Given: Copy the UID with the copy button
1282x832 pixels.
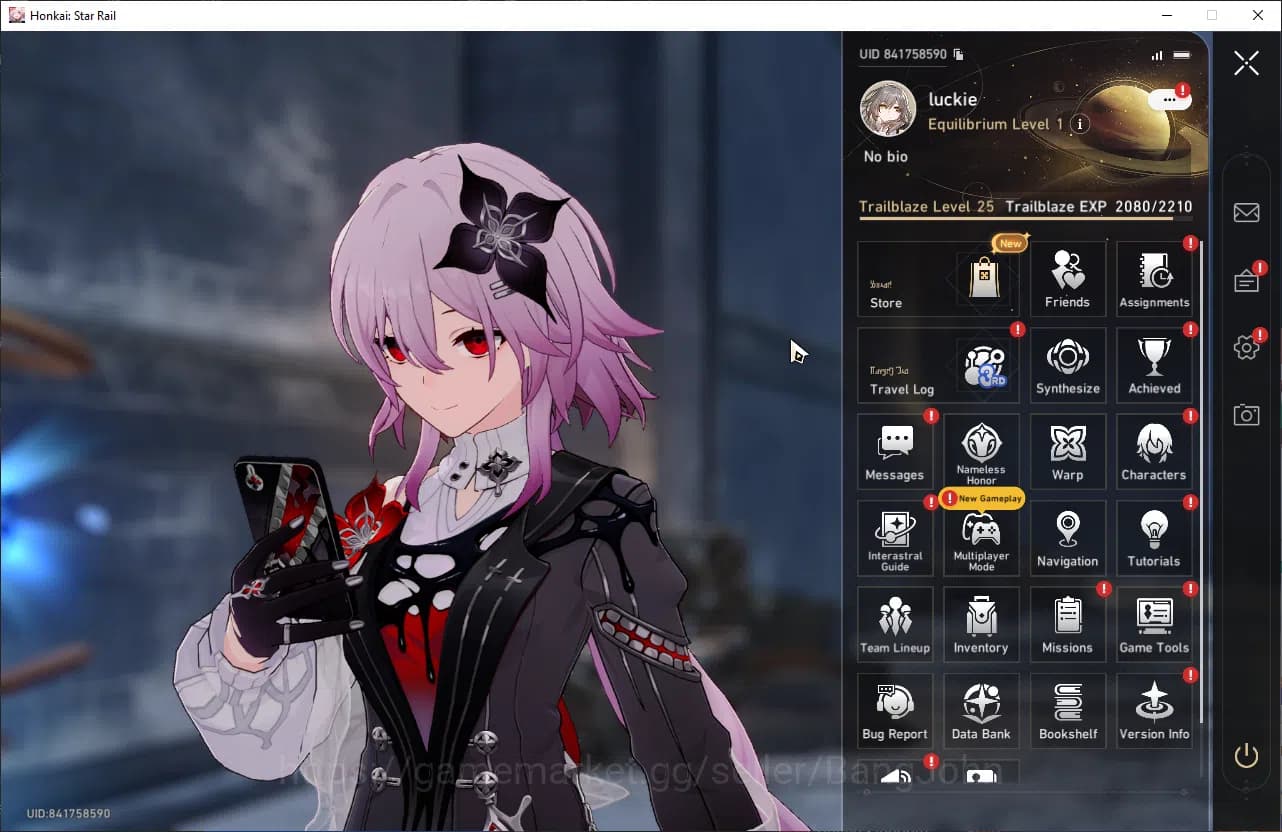Looking at the screenshot, I should pos(957,54).
